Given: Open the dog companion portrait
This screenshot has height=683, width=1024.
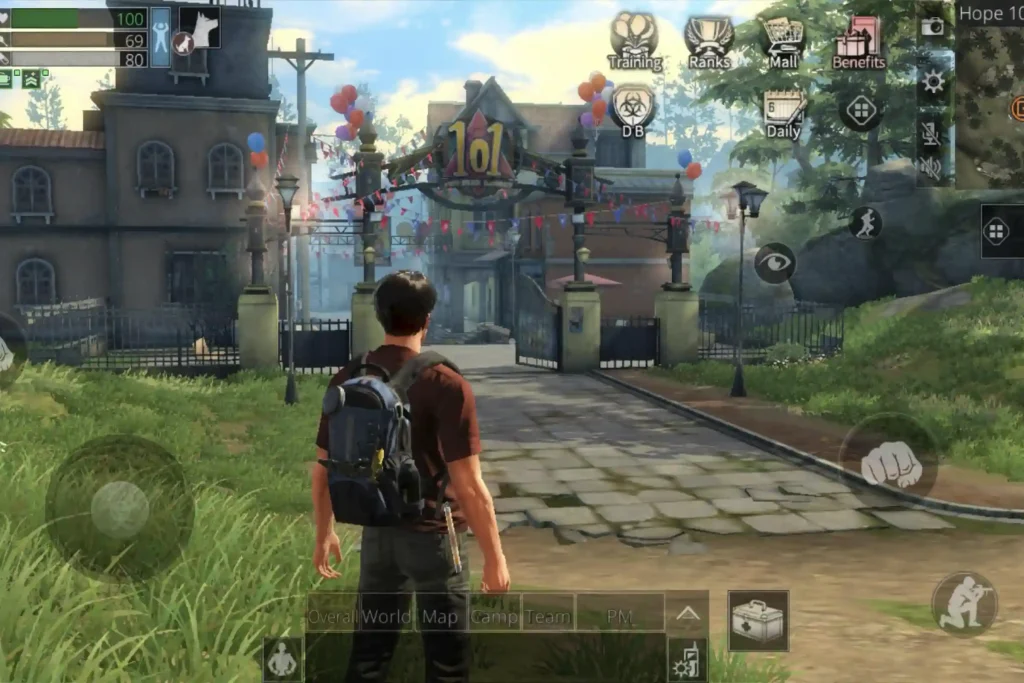Looking at the screenshot, I should coord(198,28).
